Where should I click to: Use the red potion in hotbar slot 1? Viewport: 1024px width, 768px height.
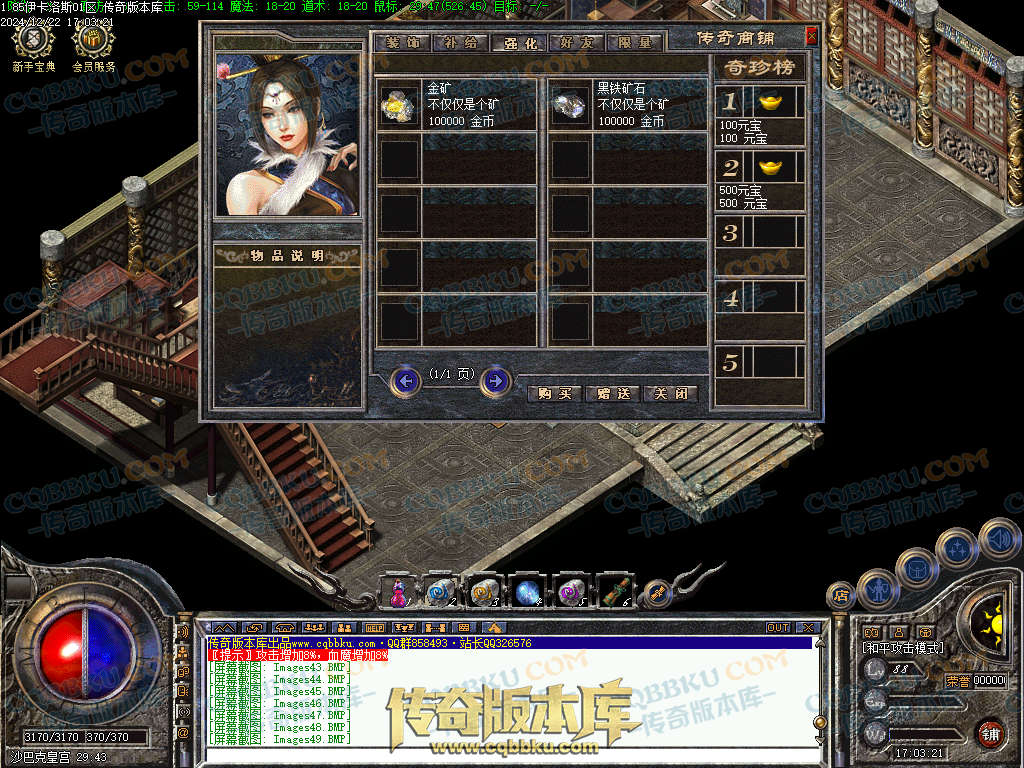(397, 593)
